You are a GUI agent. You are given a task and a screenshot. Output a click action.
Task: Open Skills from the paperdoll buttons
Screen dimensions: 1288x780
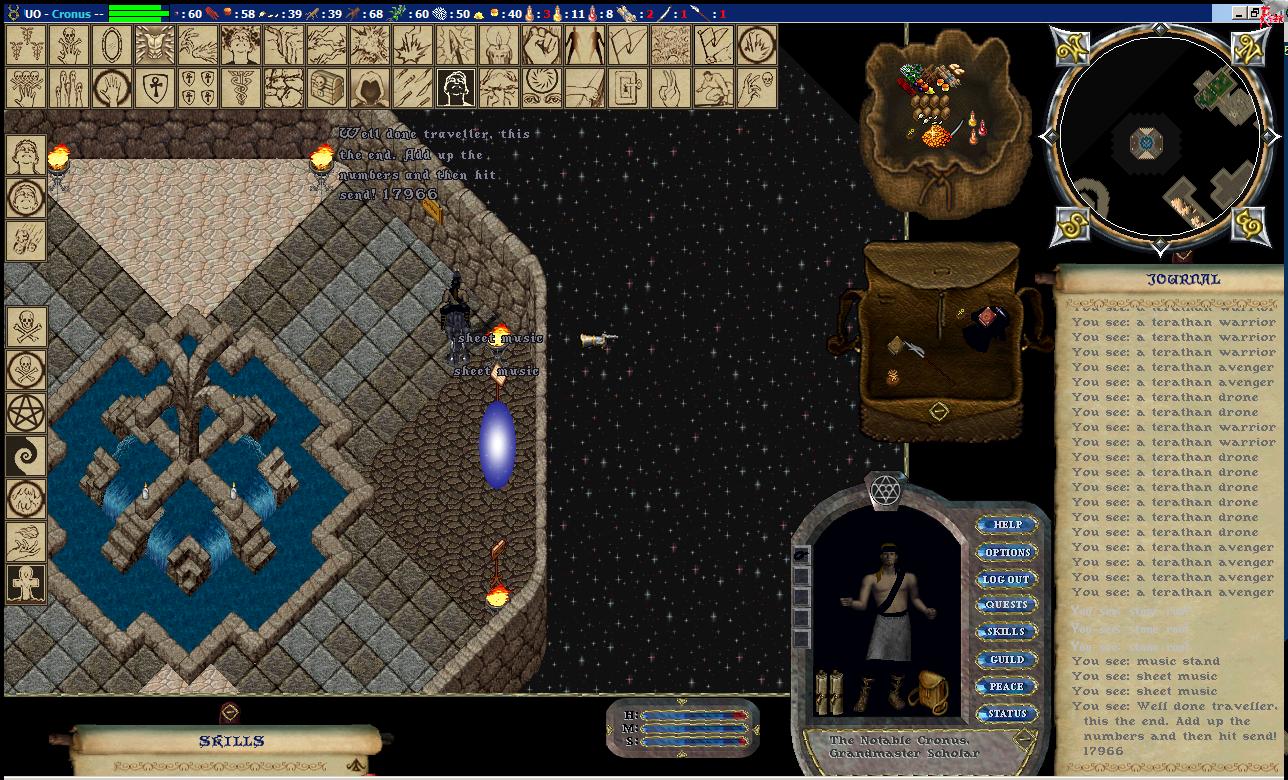1006,632
